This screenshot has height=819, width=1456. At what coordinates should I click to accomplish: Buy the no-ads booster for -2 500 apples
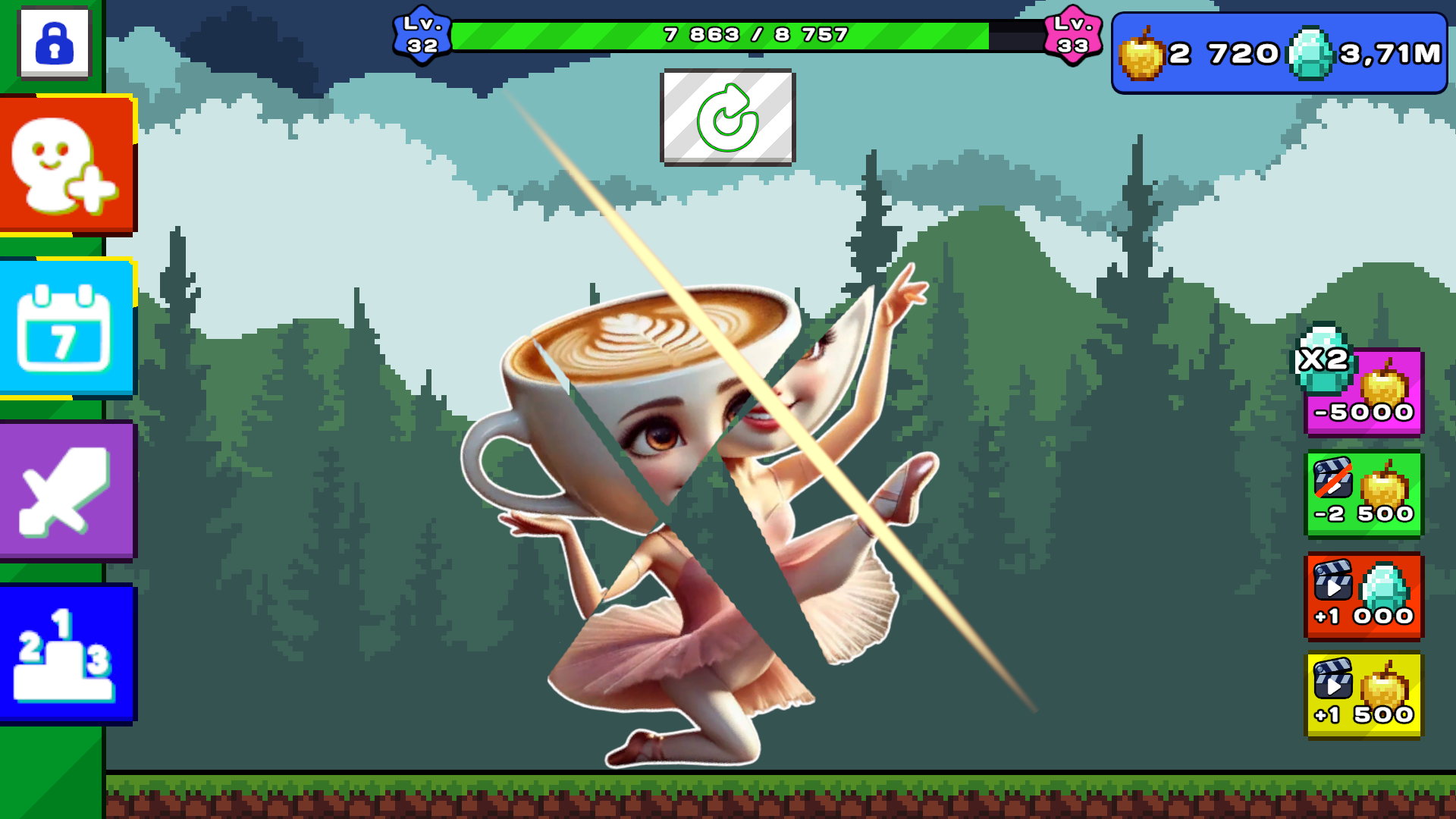[1363, 494]
